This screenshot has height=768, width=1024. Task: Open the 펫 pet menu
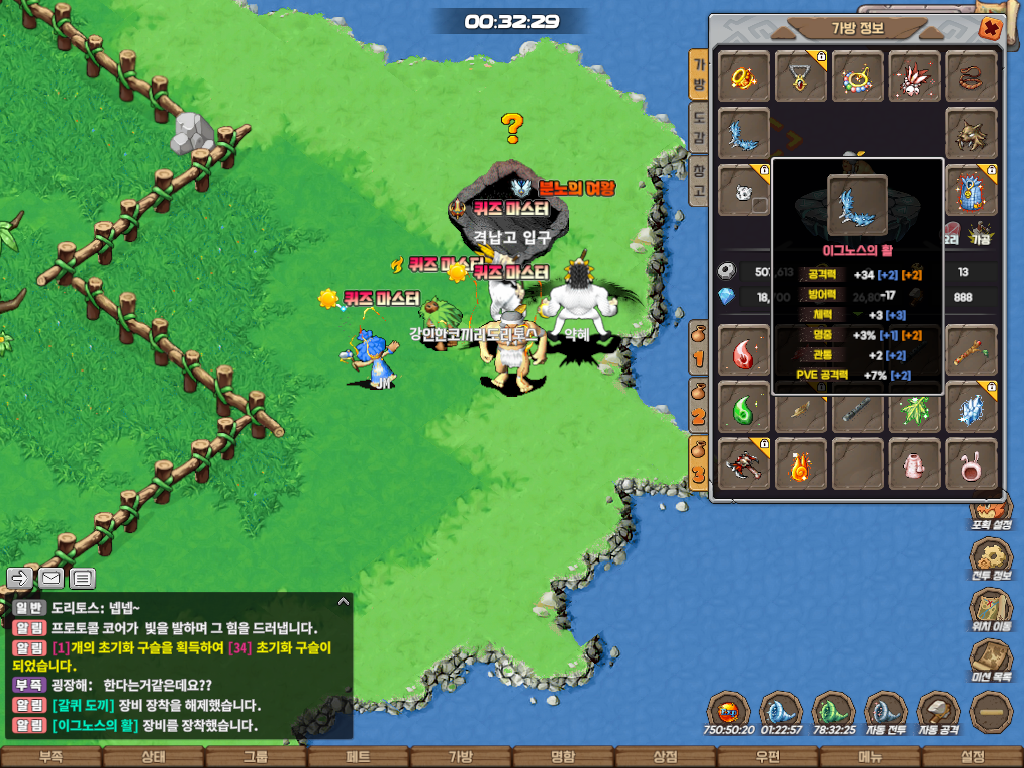[x=358, y=757]
